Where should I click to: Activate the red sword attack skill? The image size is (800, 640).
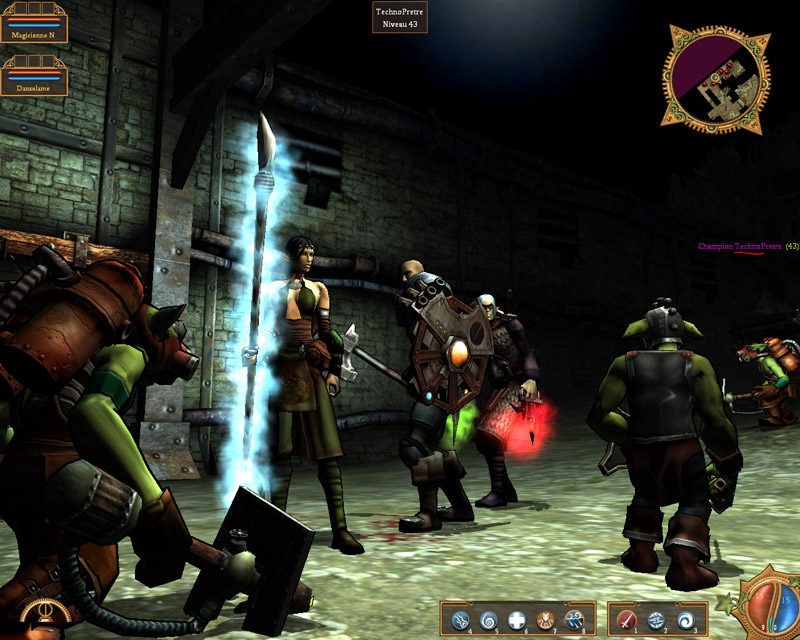(x=627, y=620)
